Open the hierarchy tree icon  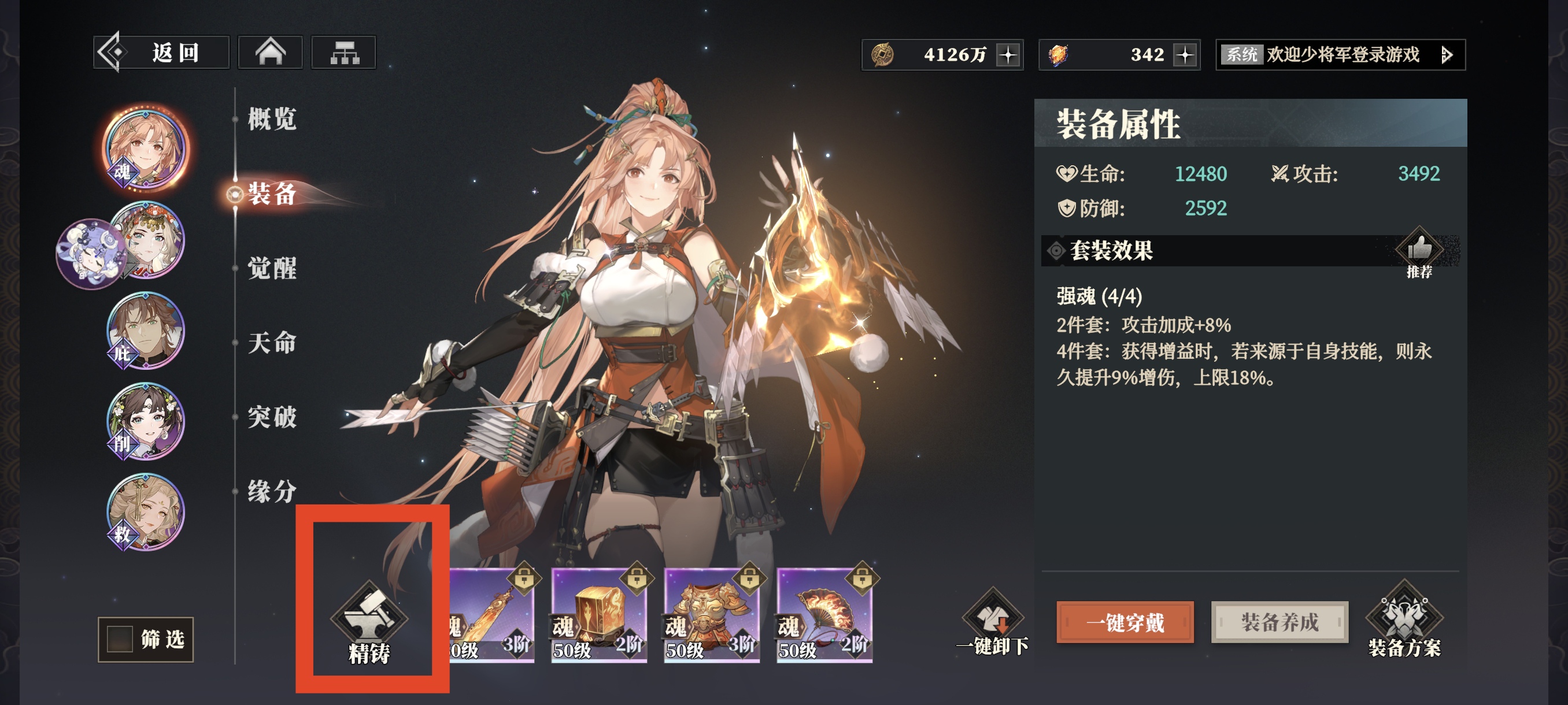344,53
